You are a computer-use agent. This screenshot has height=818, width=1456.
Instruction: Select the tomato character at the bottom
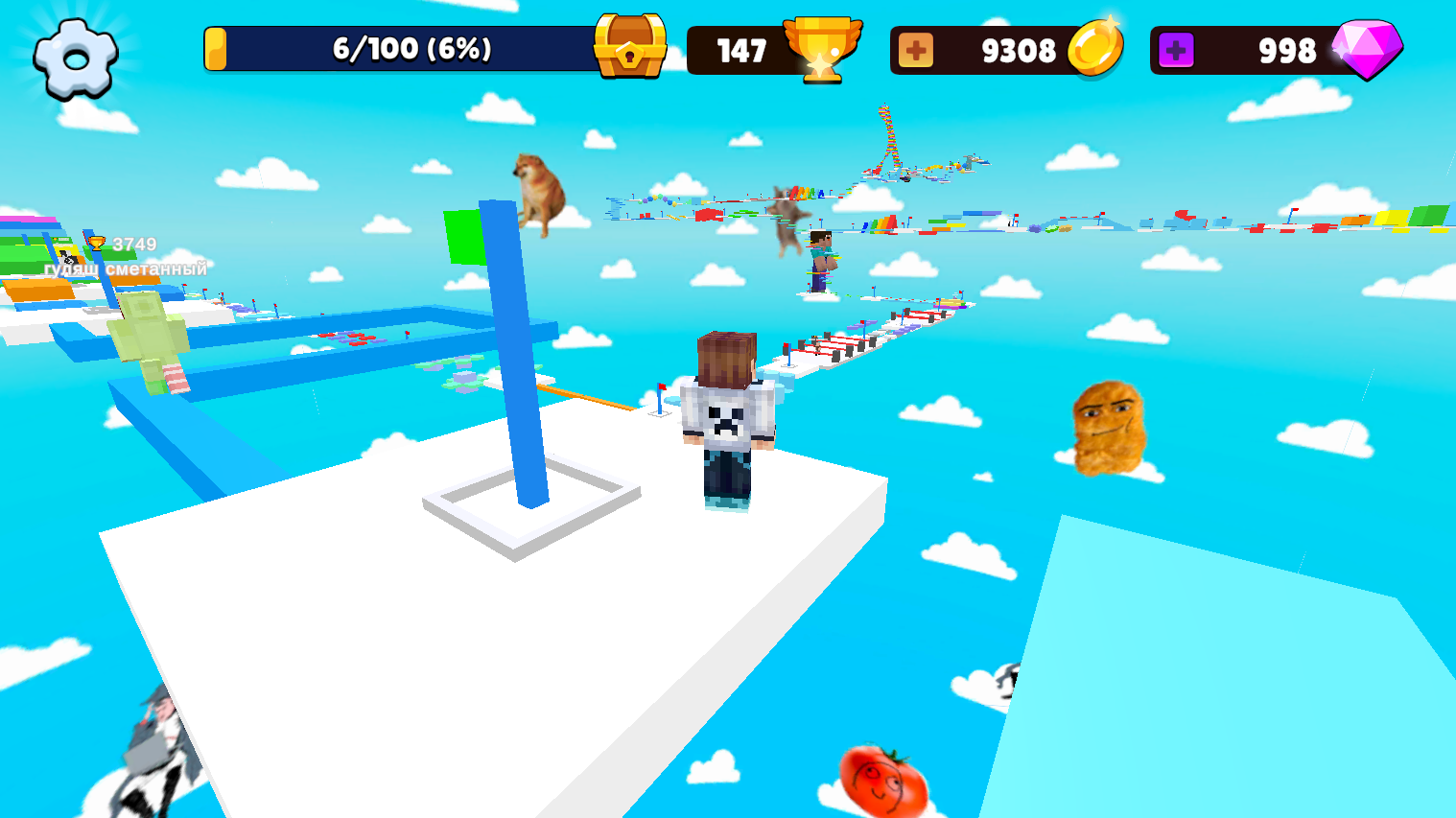[882, 777]
